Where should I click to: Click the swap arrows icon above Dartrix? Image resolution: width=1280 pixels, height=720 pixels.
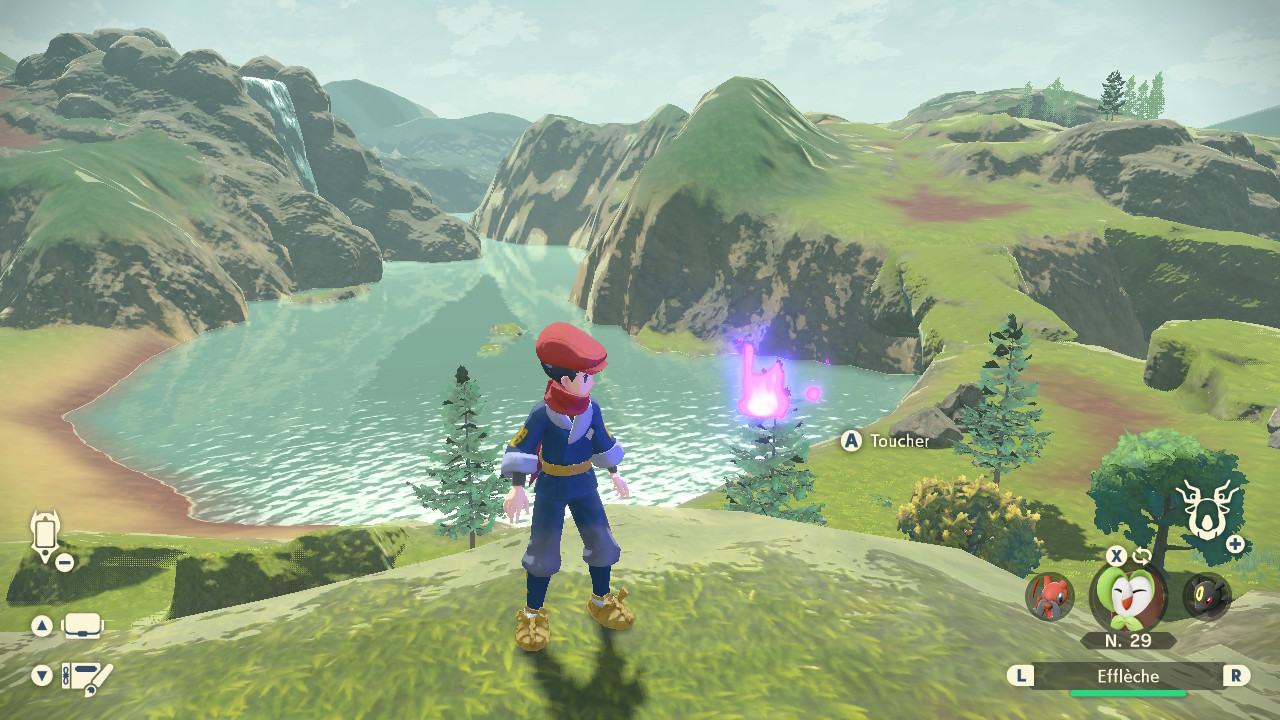coord(1141,556)
